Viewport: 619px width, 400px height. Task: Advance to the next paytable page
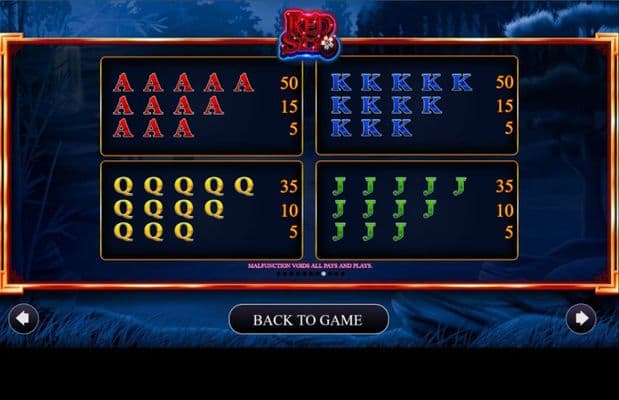580,319
